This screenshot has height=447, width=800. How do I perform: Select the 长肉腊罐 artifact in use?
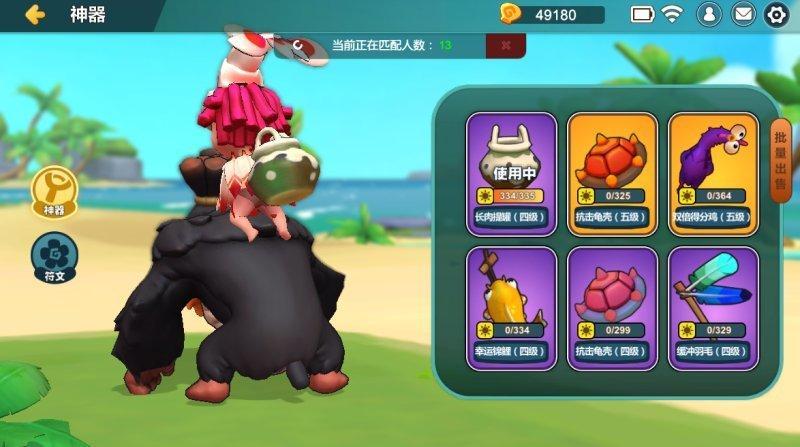[511, 172]
